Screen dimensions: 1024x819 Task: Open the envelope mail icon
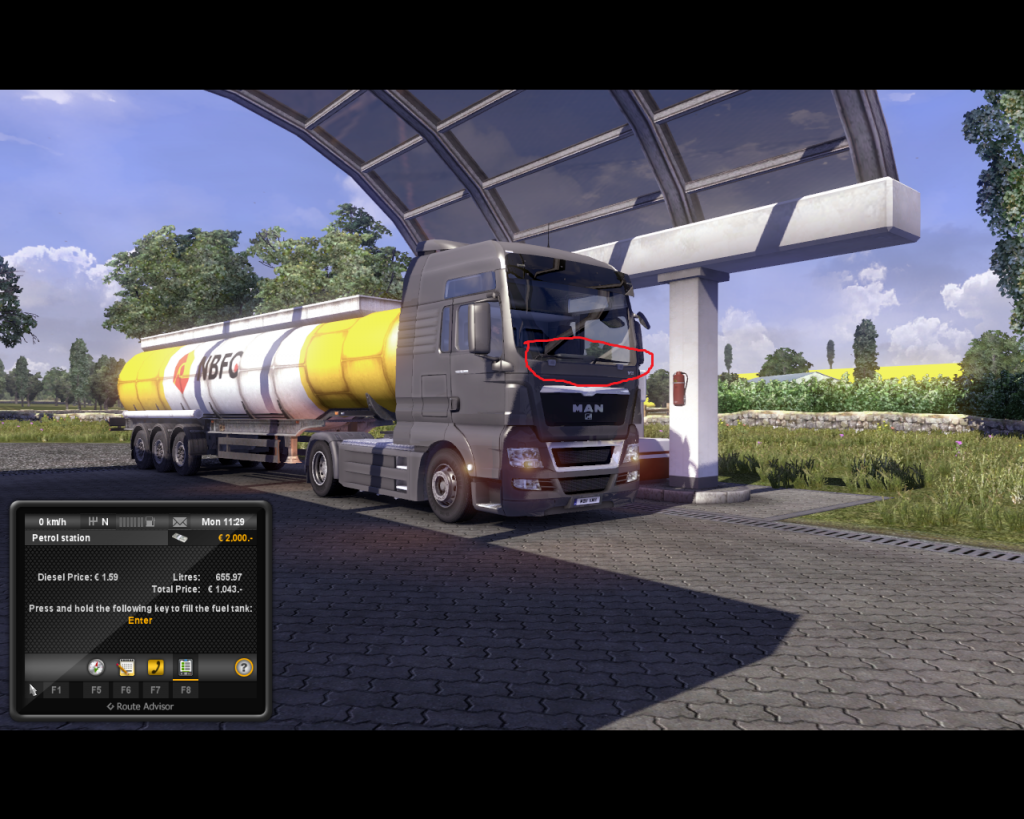(180, 522)
